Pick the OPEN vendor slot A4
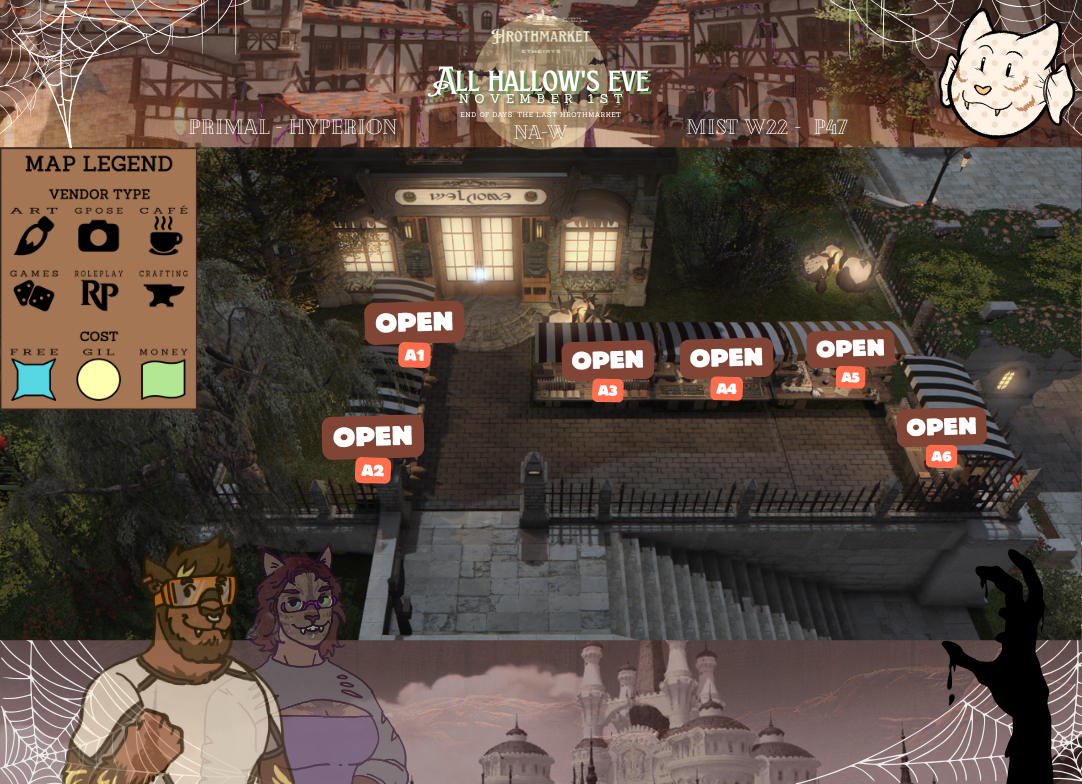The image size is (1082, 784). pyautogui.click(x=726, y=358)
